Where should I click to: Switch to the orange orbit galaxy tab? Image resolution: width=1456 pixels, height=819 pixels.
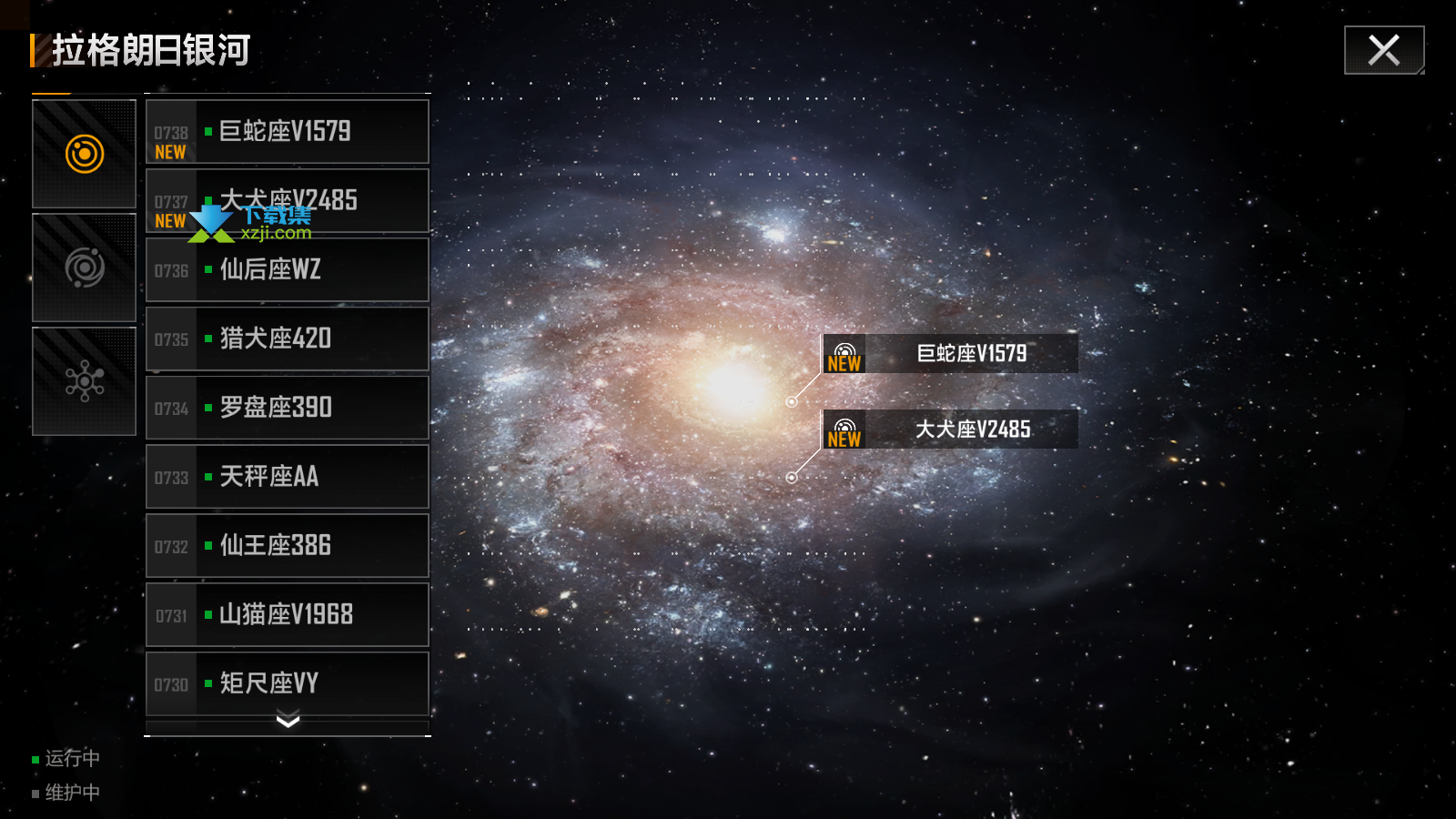pyautogui.click(x=85, y=154)
